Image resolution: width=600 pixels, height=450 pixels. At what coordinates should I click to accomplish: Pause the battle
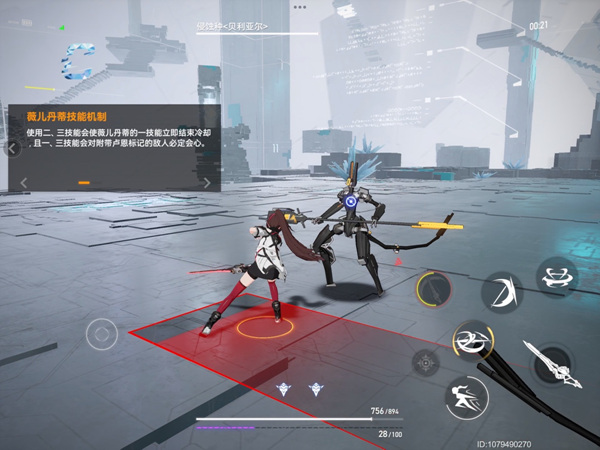click(276, 147)
